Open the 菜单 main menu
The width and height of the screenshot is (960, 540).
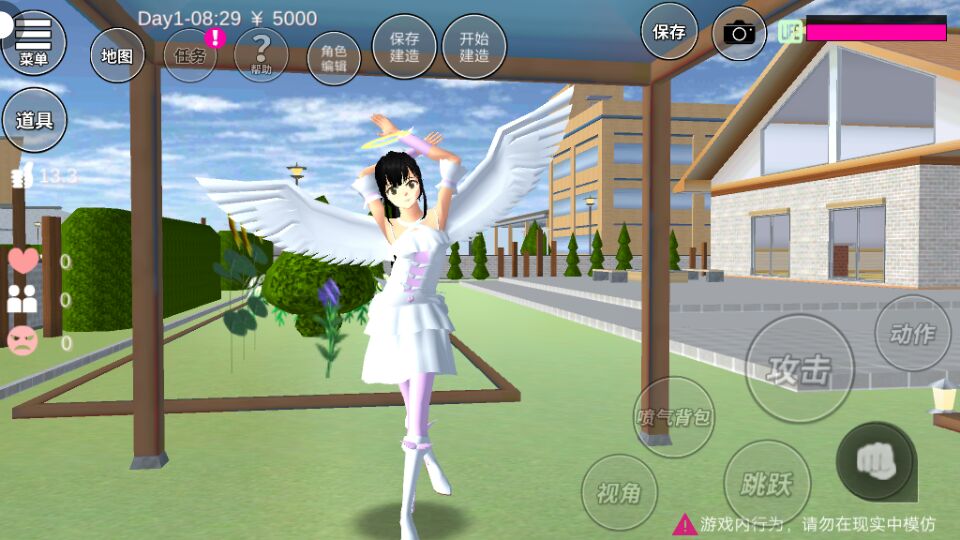coord(33,42)
